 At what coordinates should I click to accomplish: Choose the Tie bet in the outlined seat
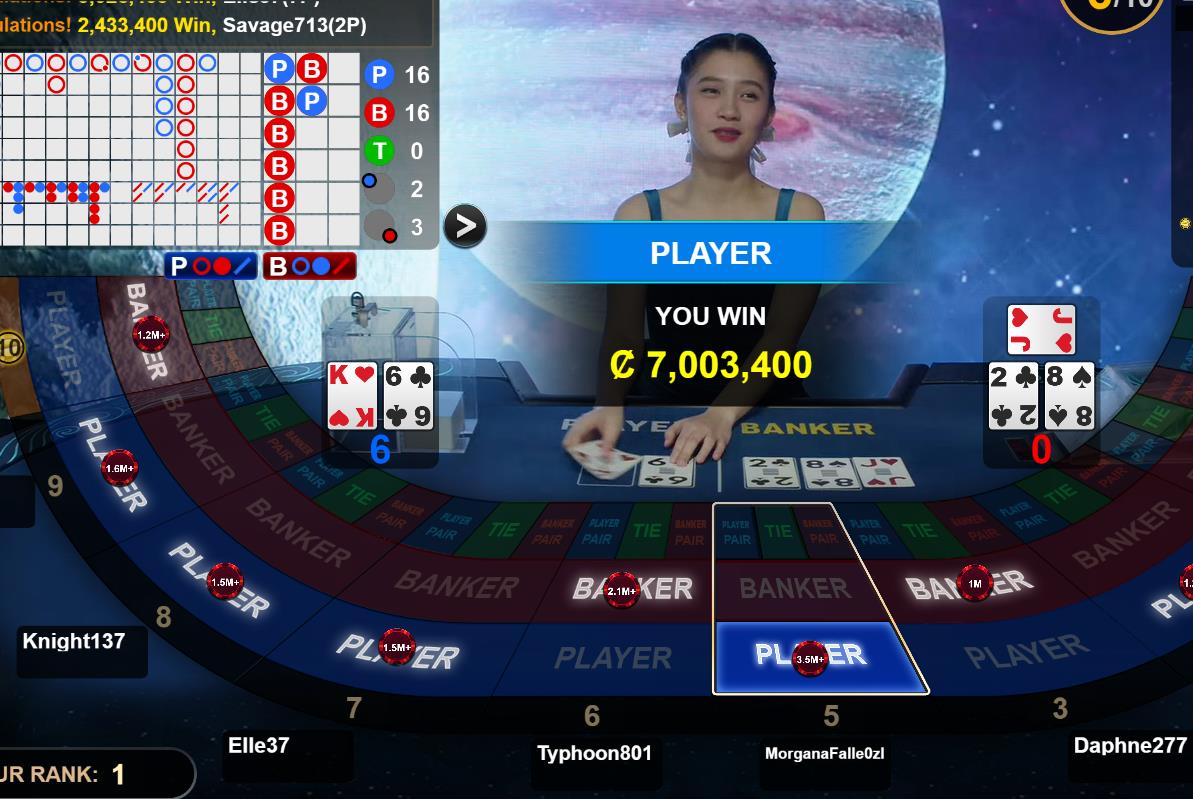(779, 531)
